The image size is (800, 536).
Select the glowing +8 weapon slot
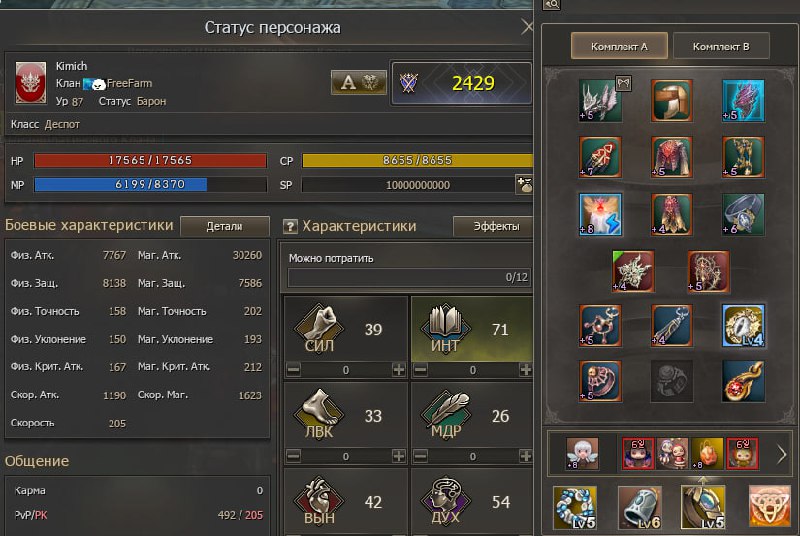click(601, 214)
